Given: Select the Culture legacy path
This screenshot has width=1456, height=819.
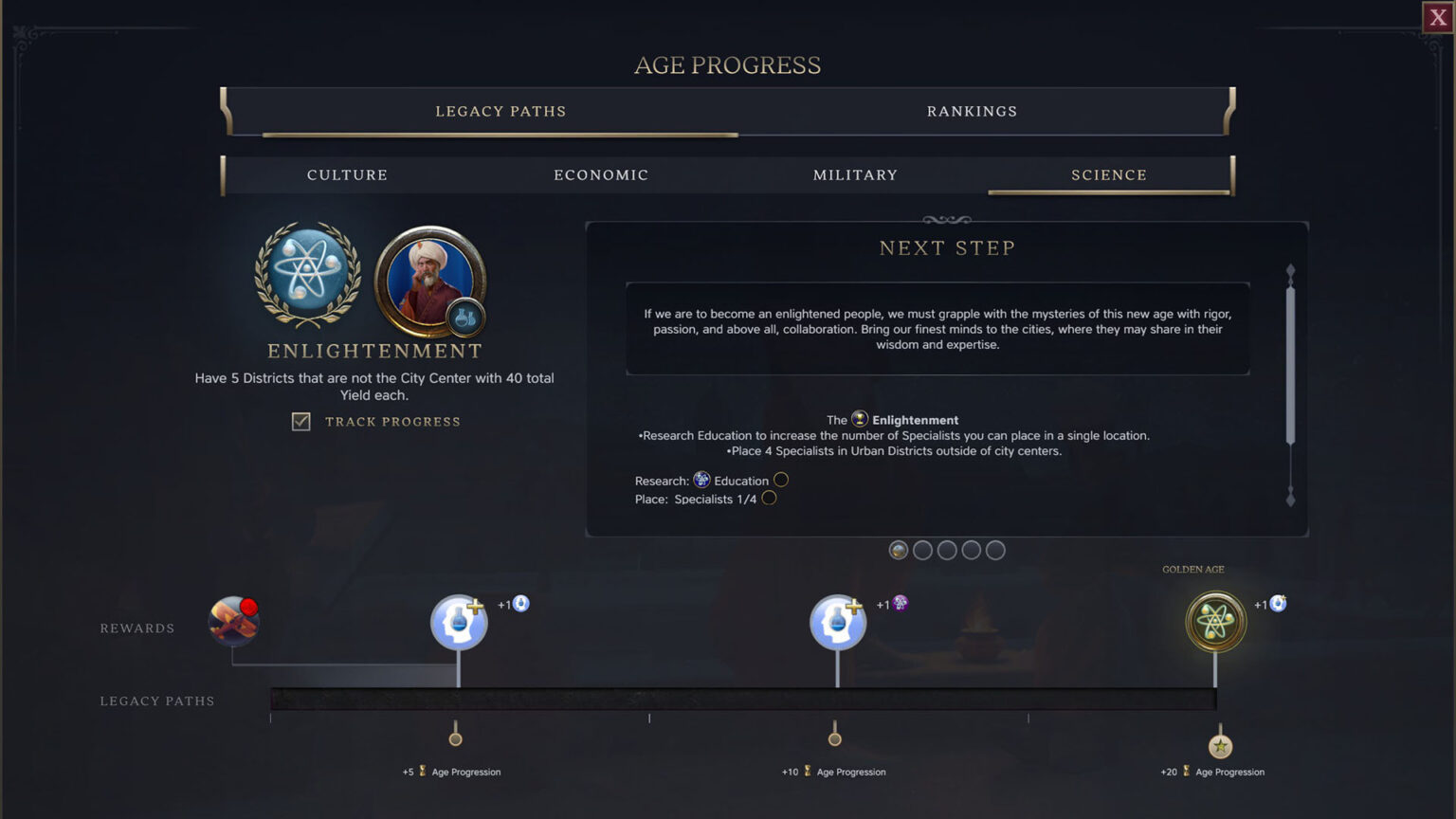Looking at the screenshot, I should click(347, 174).
